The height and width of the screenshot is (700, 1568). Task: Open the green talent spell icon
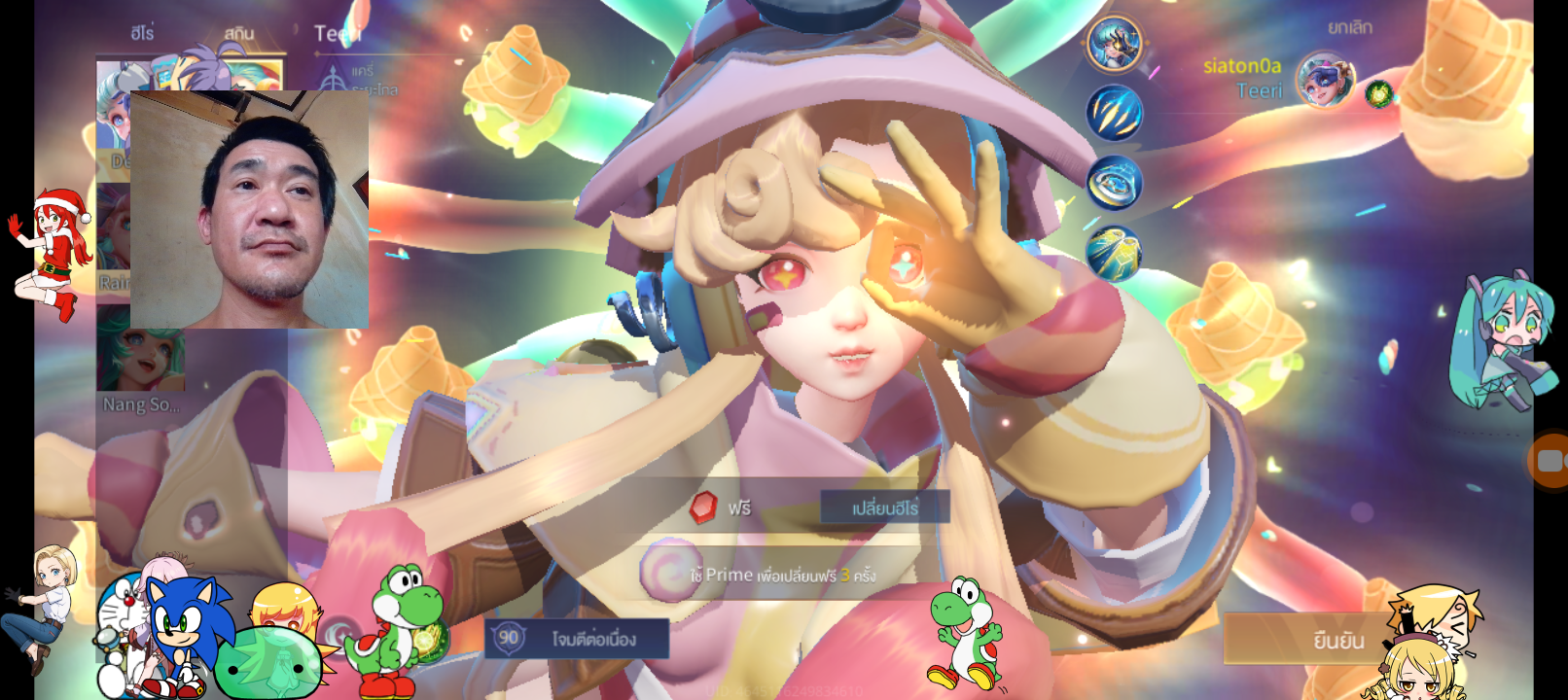[1378, 94]
